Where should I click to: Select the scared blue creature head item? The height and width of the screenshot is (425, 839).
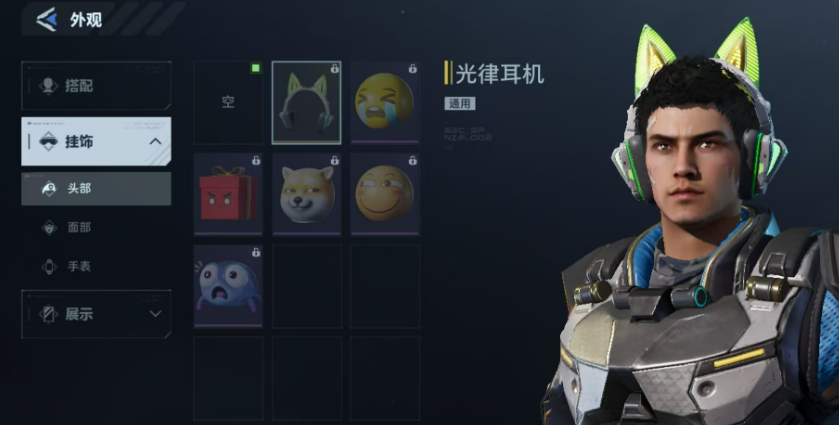(x=228, y=285)
